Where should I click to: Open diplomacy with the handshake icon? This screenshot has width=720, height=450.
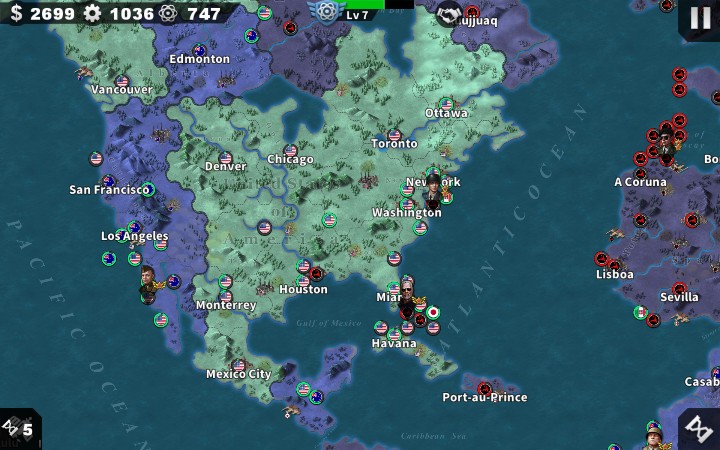coord(449,13)
